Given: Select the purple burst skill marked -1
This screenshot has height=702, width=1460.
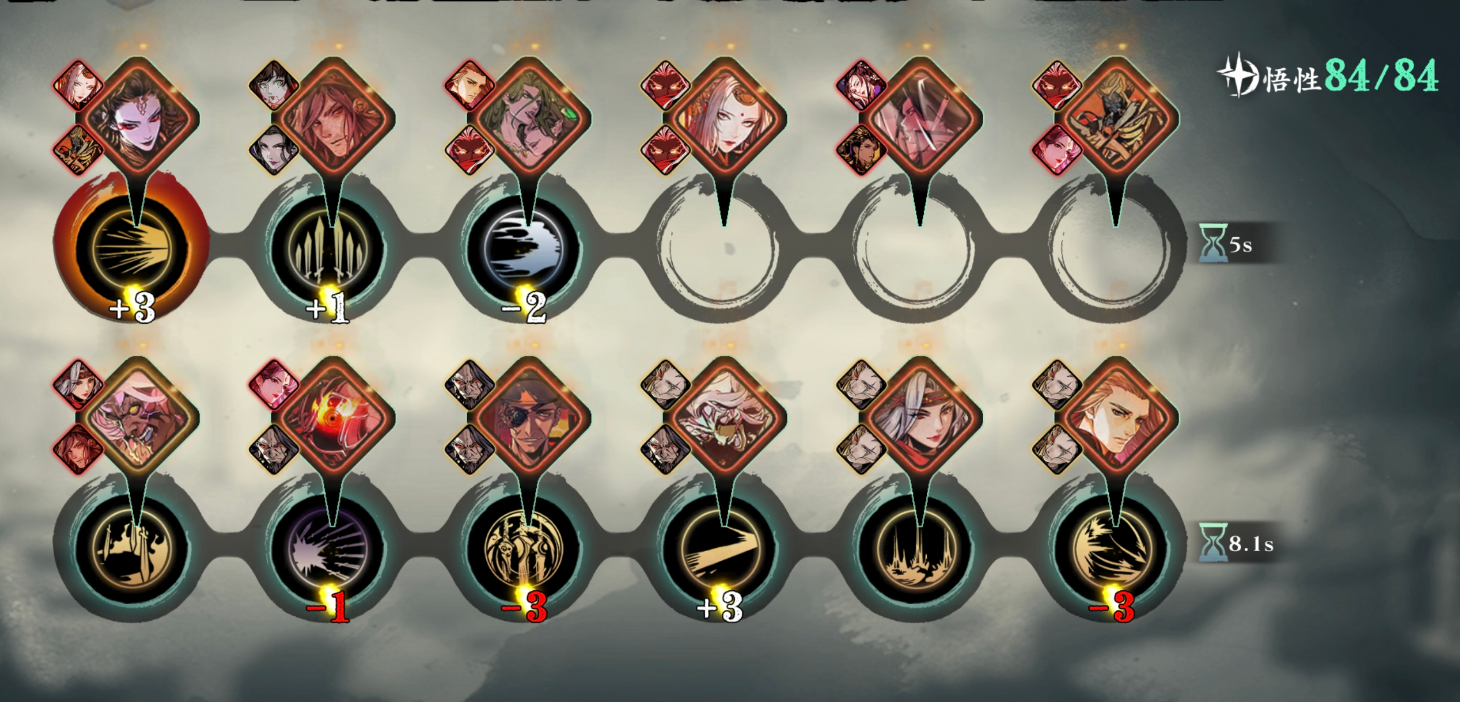Looking at the screenshot, I should pos(329,547).
